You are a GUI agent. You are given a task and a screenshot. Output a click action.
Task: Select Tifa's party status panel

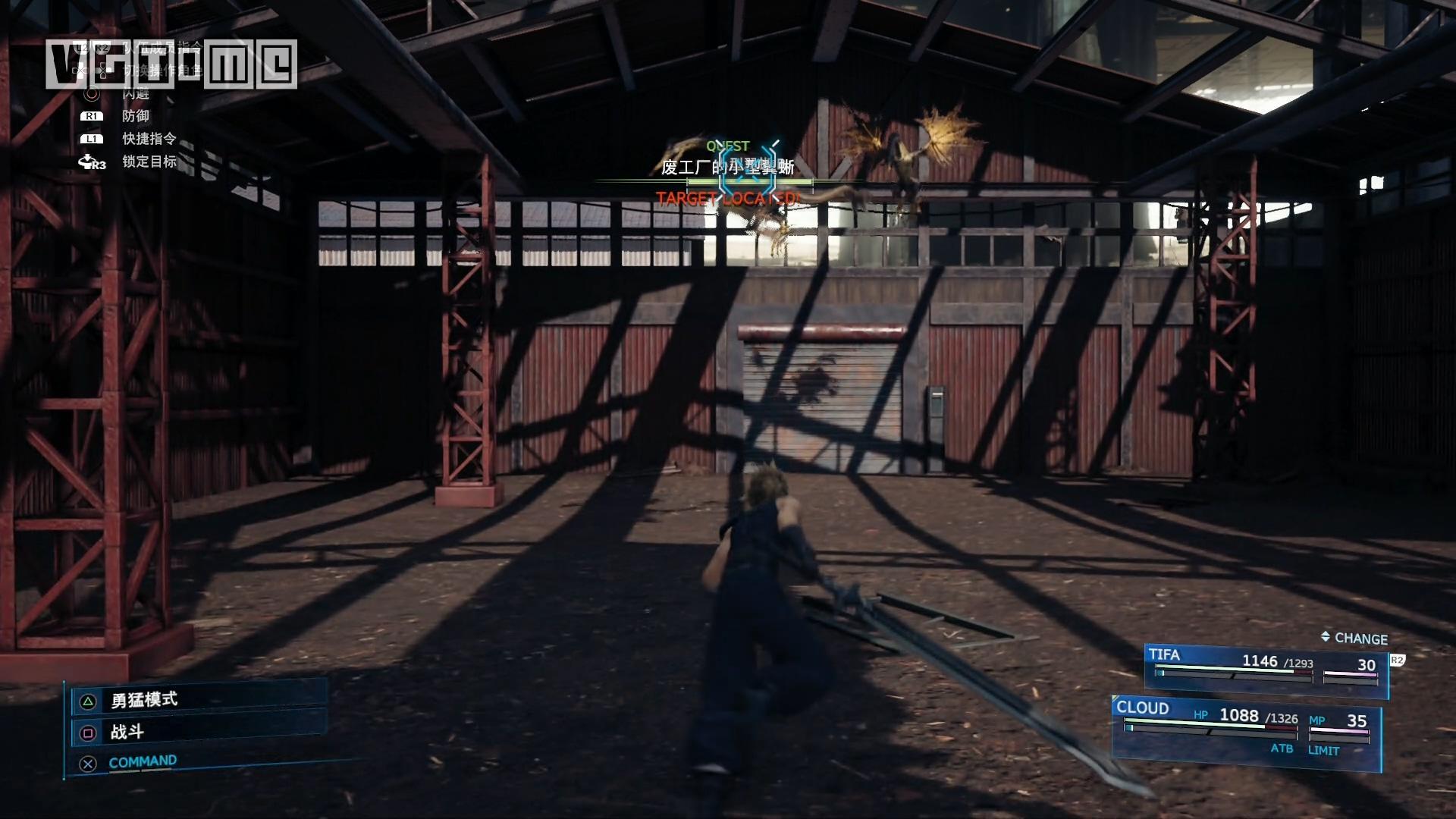1265,670
